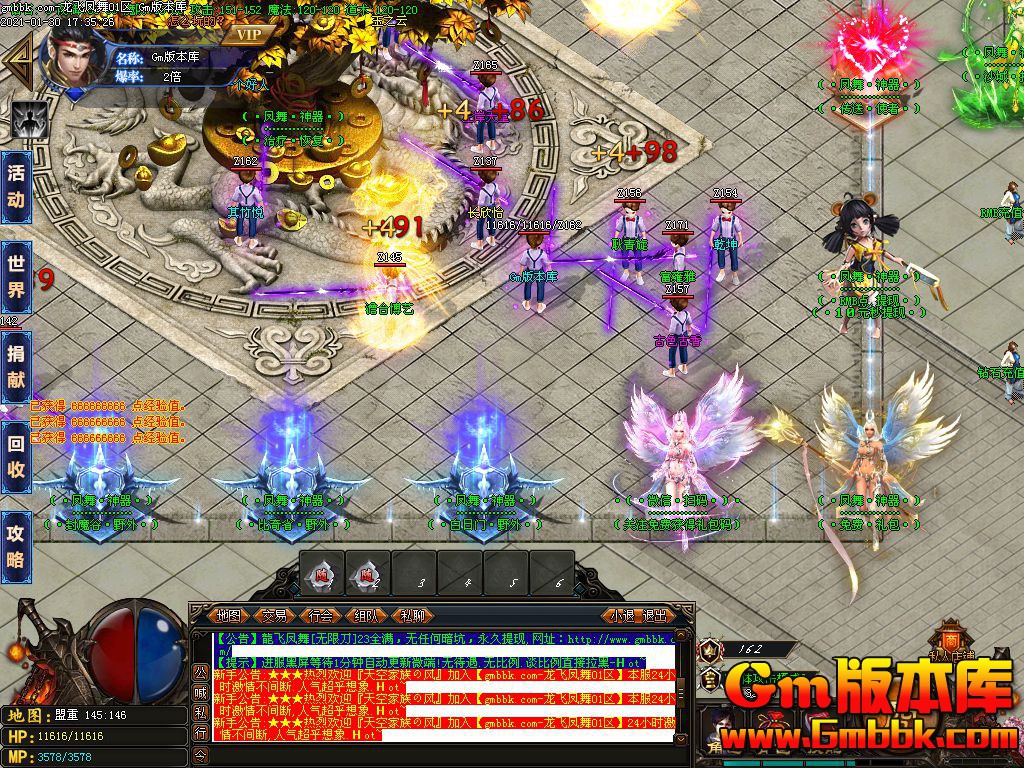Open the 回收 recycle menu

(16, 458)
